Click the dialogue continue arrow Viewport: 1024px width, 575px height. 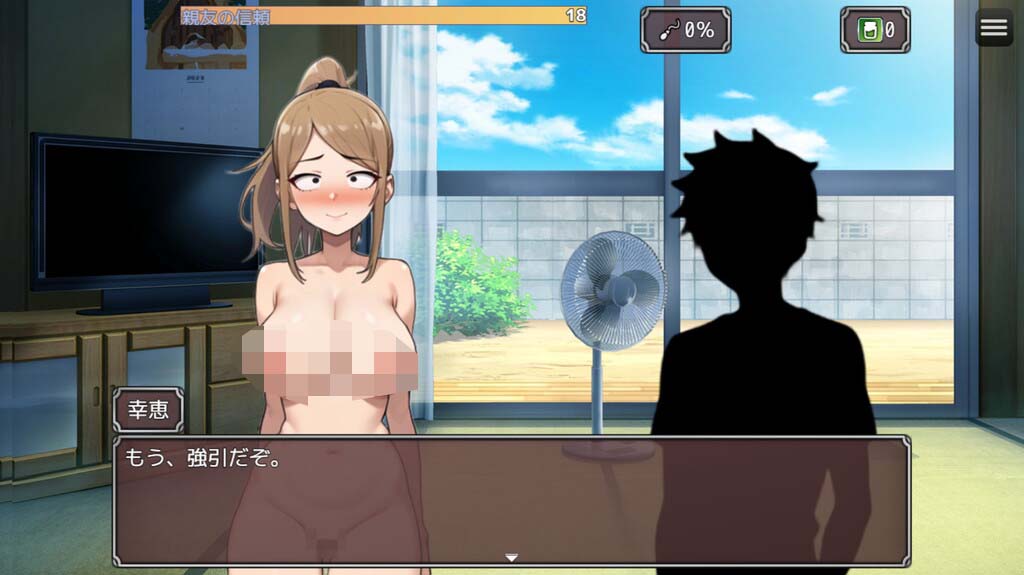click(x=511, y=557)
